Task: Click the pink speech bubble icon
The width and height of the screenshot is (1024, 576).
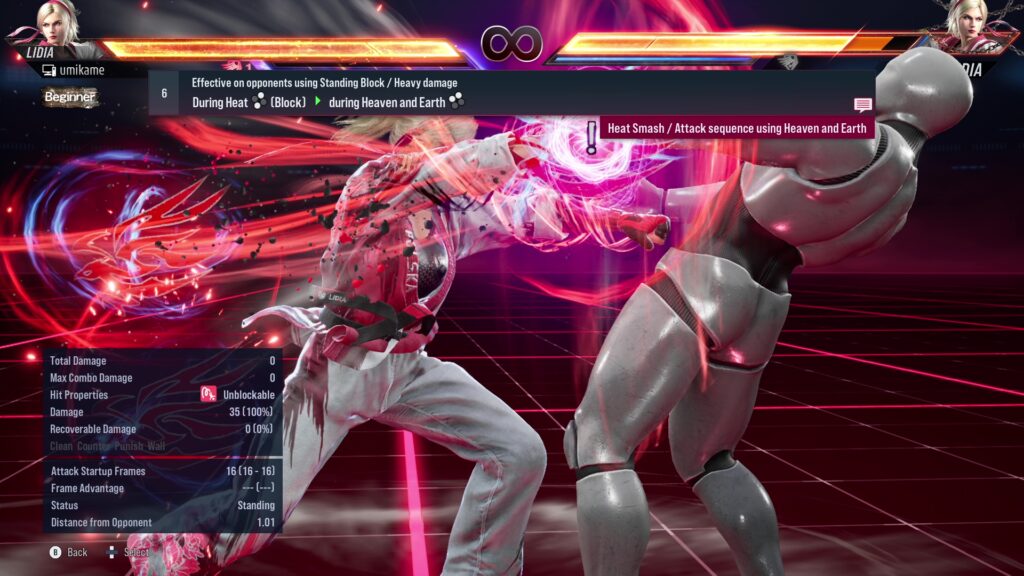Action: click(862, 104)
